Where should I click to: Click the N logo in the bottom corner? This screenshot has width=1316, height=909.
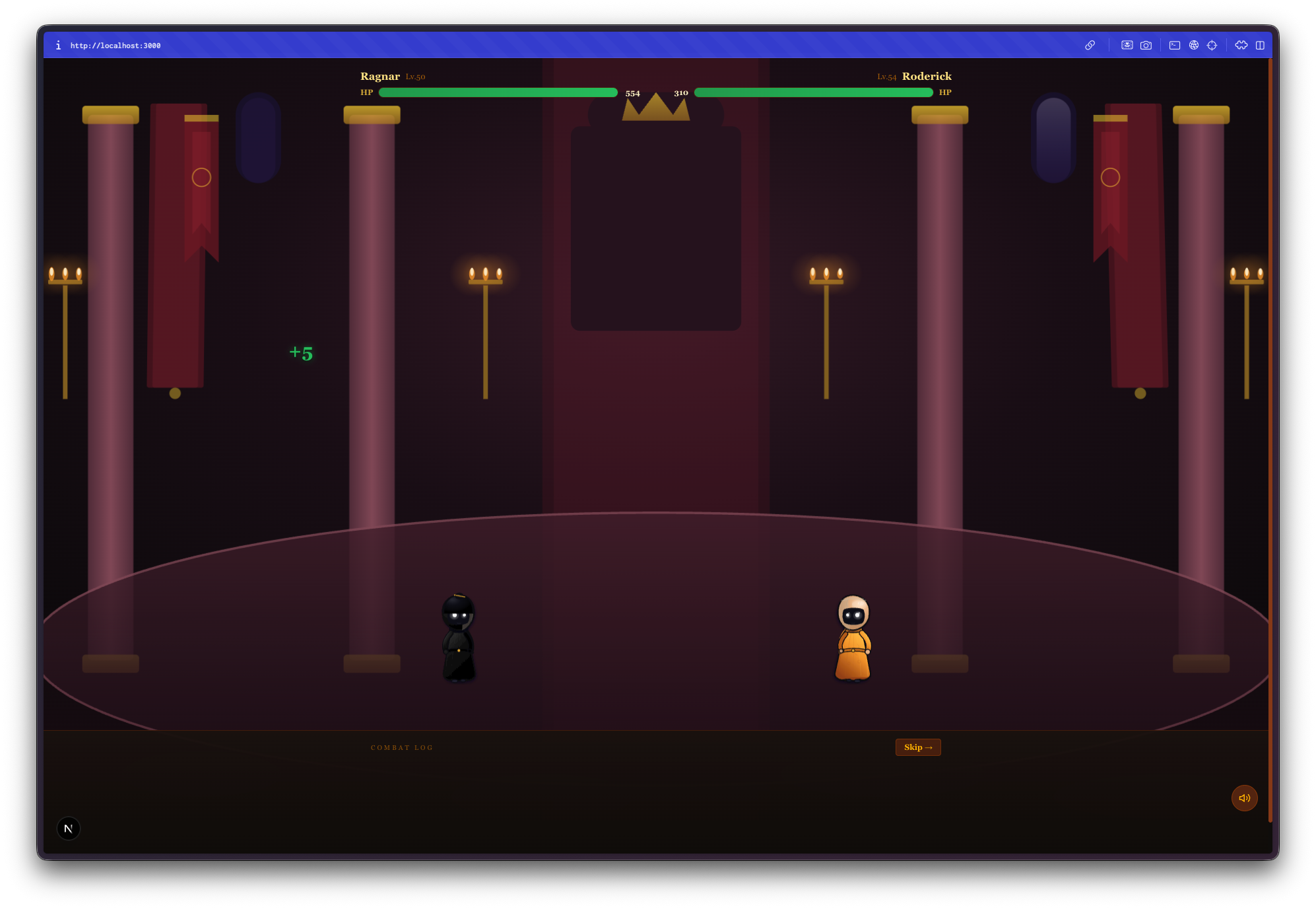click(69, 828)
